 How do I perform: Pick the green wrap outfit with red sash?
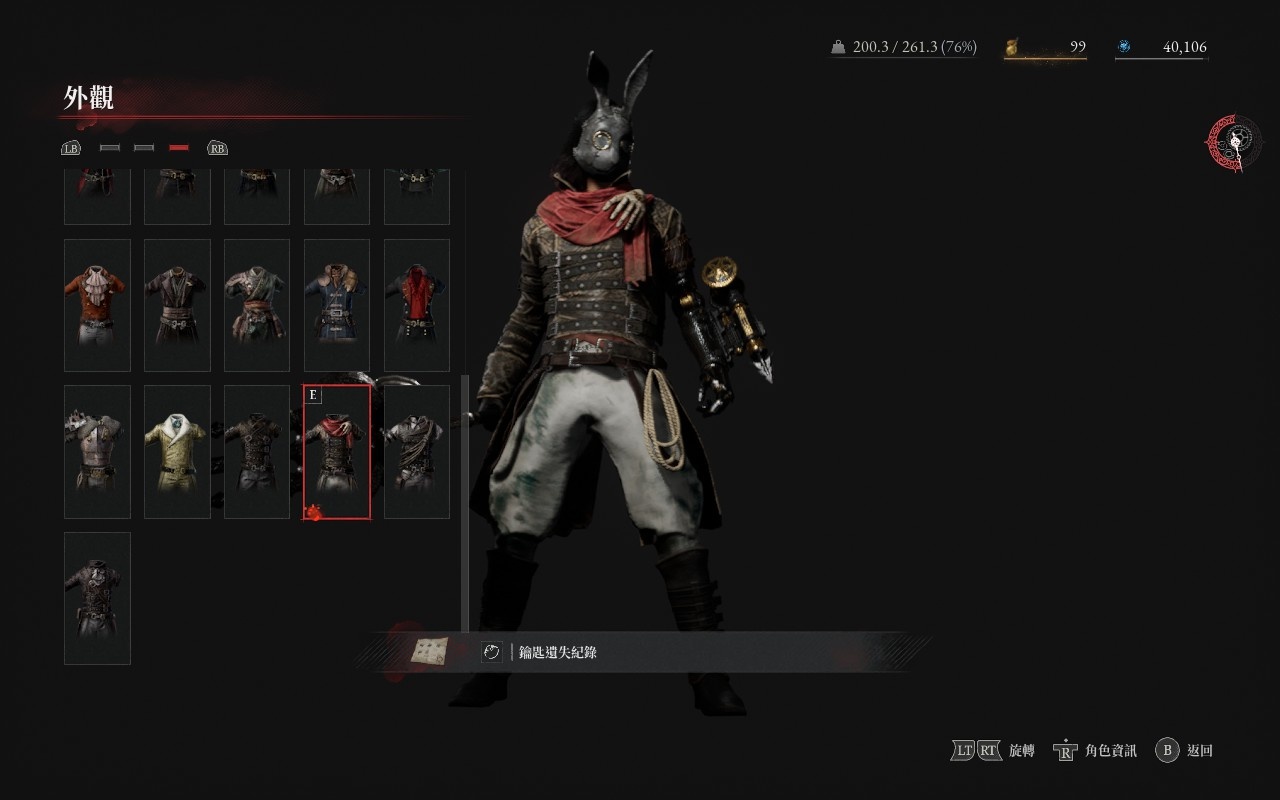coord(257,305)
